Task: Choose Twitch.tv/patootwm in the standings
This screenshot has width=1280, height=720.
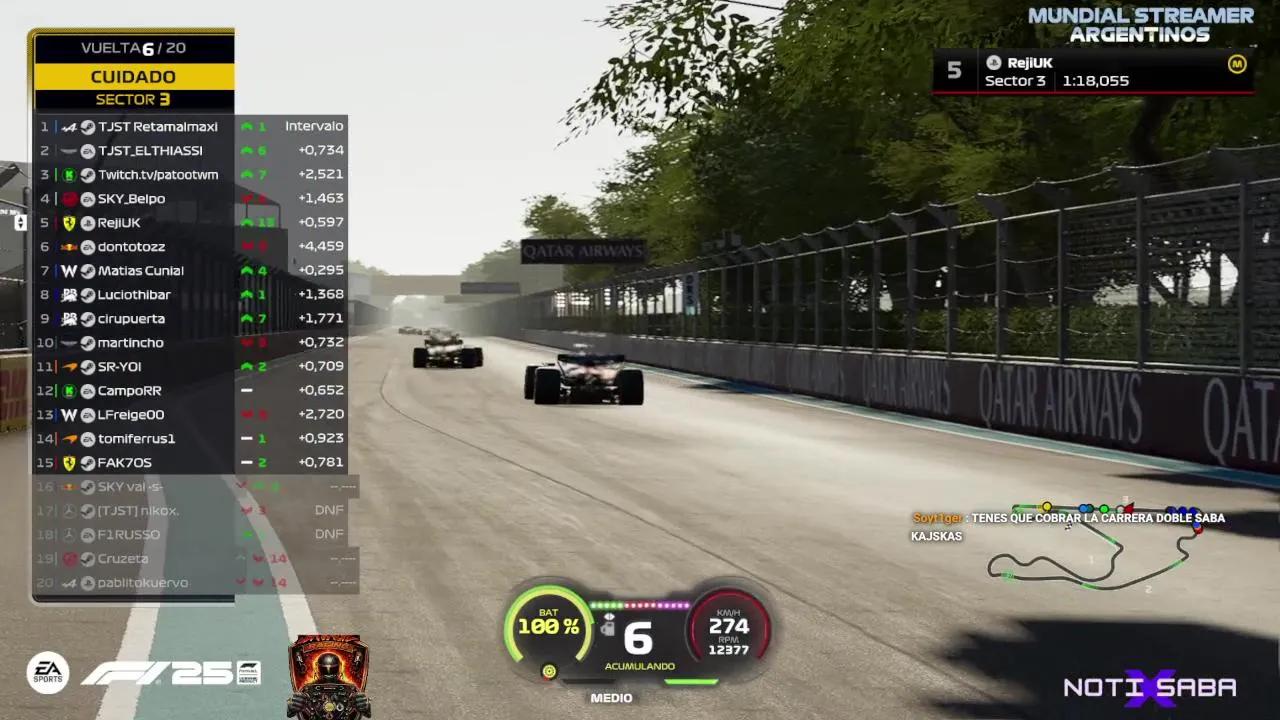Action: [x=157, y=175]
